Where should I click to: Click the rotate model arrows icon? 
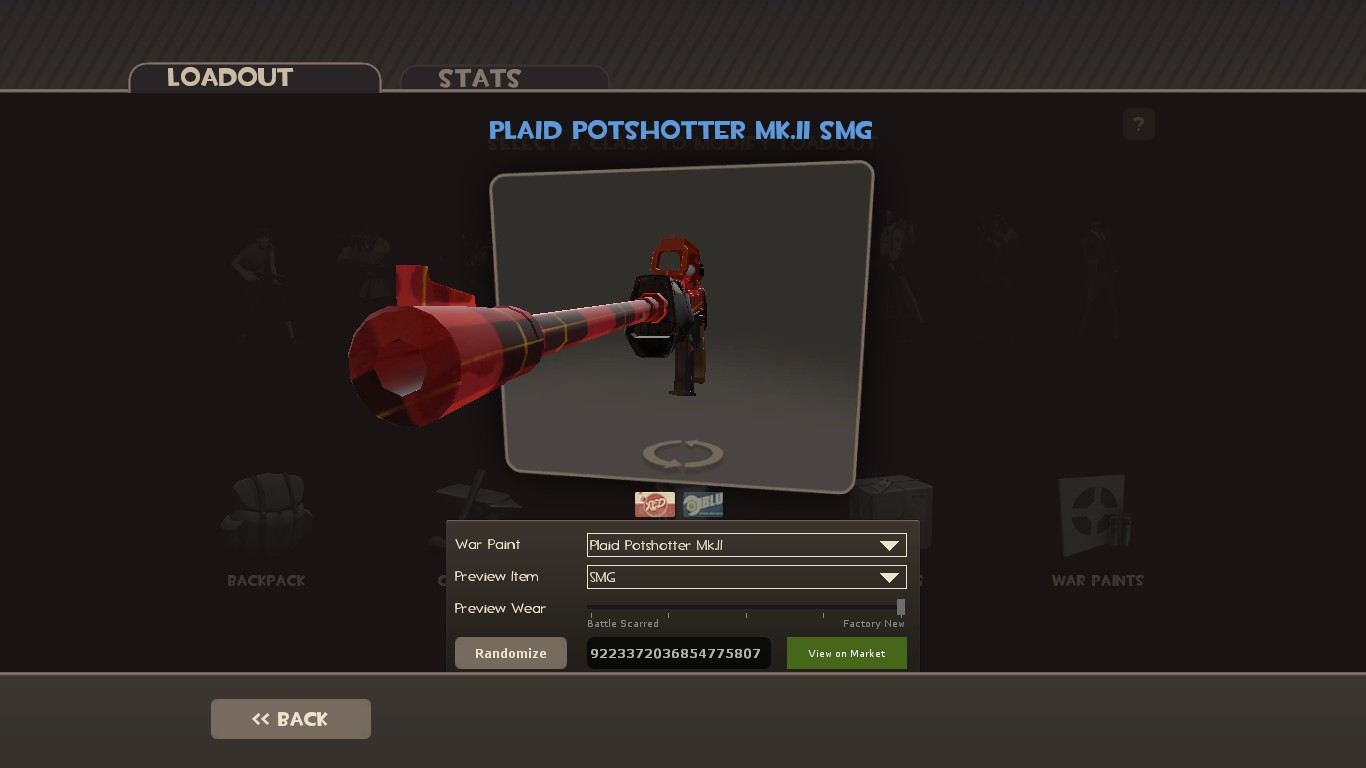pos(682,454)
